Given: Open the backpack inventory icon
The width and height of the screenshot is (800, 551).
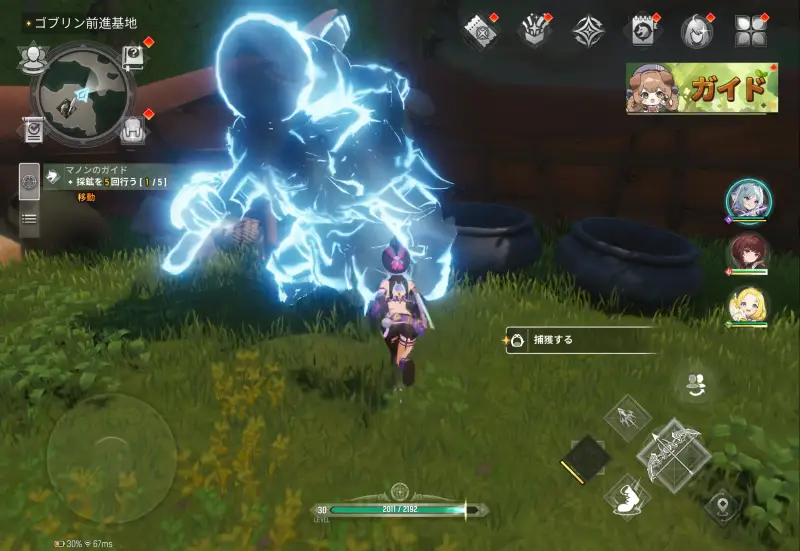Looking at the screenshot, I should click(x=133, y=129).
